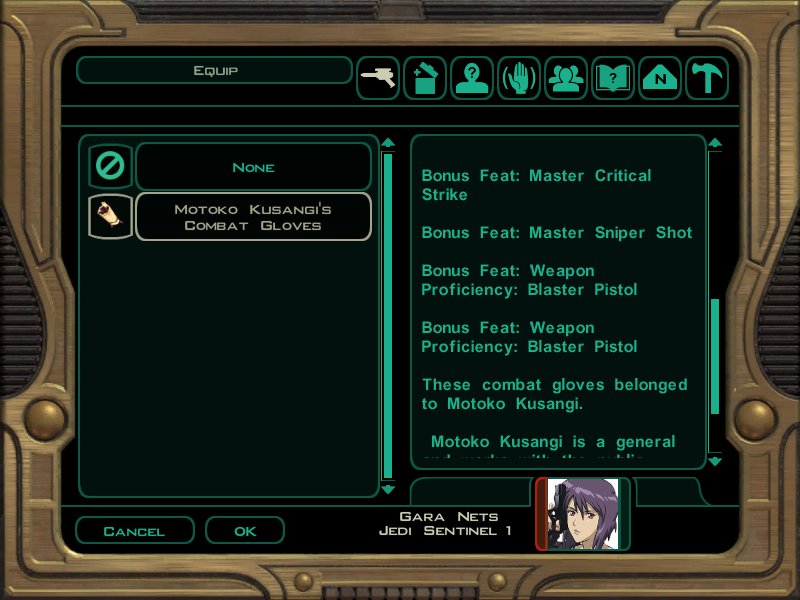Open the hammer Options icon

pyautogui.click(x=707, y=79)
